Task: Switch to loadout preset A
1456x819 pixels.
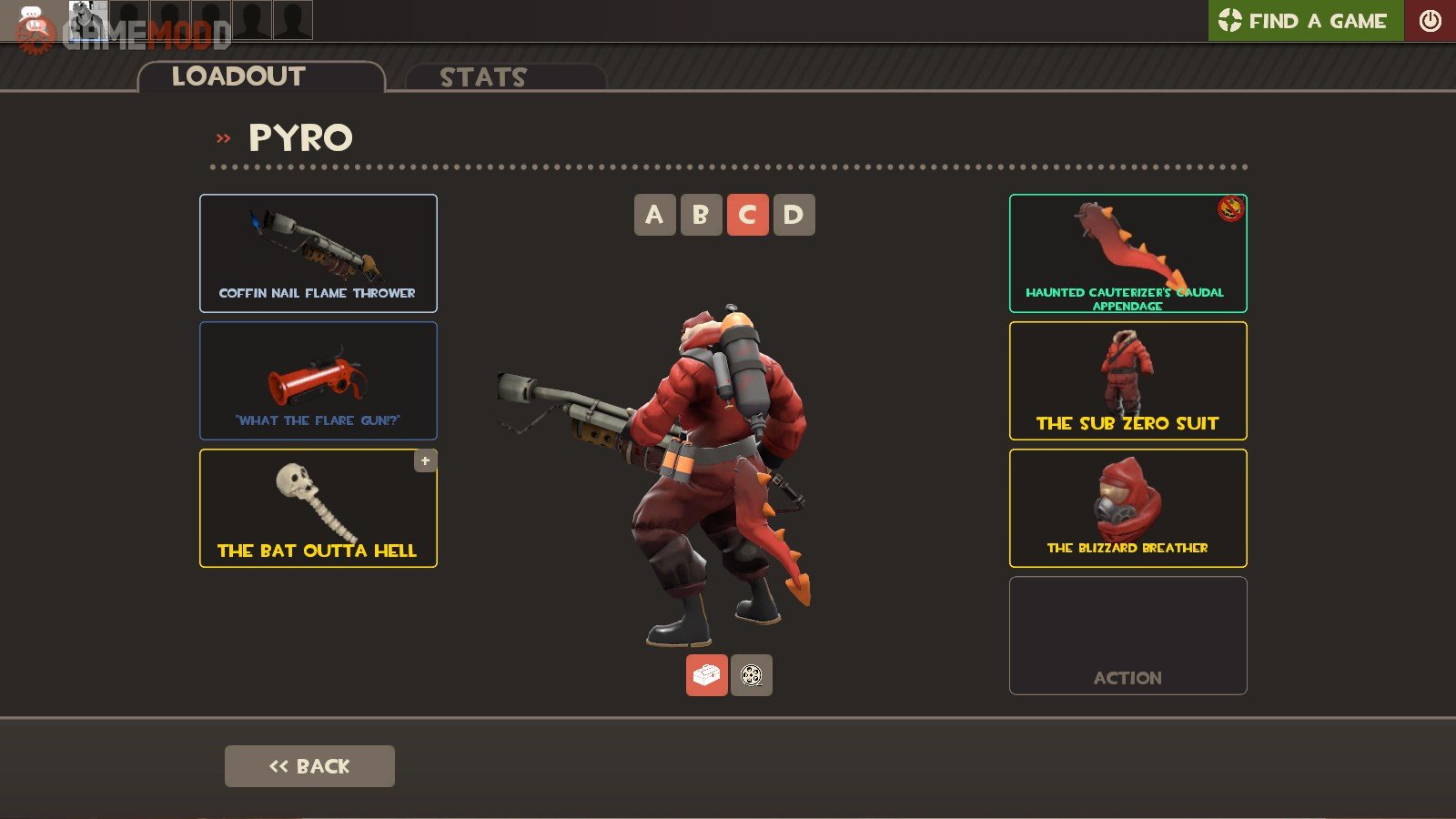Action: point(654,215)
